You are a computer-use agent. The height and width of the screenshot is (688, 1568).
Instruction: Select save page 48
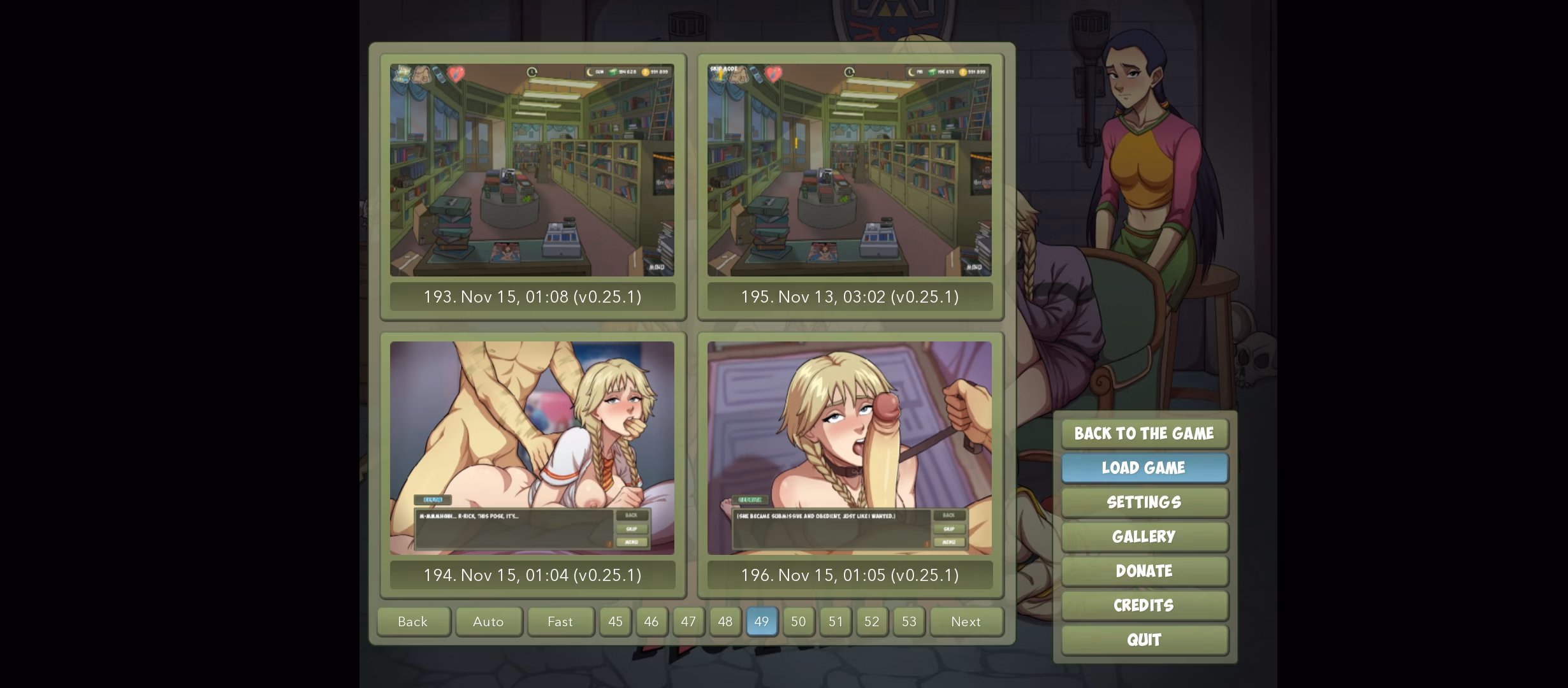point(725,622)
